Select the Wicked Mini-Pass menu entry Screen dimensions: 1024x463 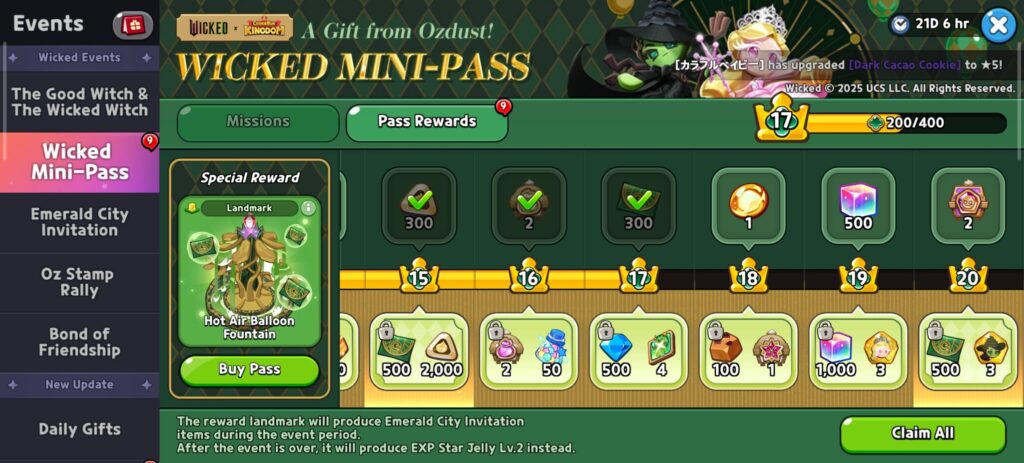pyautogui.click(x=79, y=162)
